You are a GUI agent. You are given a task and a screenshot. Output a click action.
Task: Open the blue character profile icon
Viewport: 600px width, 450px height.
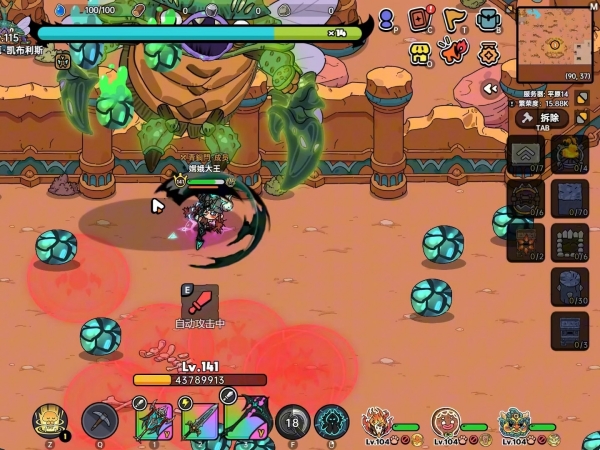387,20
